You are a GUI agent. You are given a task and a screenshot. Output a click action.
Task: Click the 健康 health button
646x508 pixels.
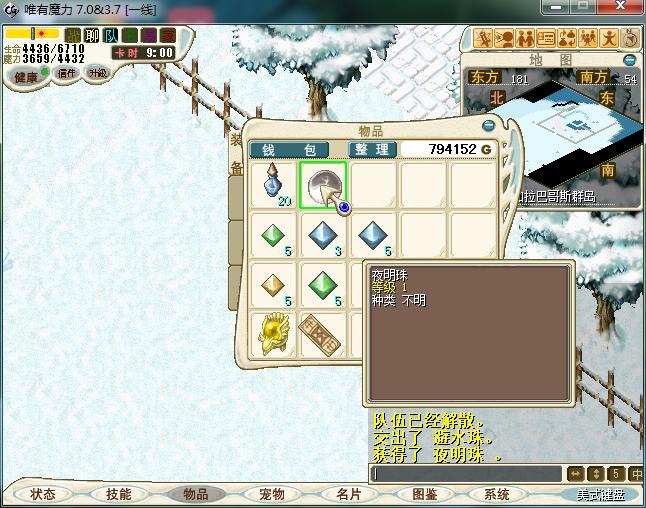coord(26,77)
